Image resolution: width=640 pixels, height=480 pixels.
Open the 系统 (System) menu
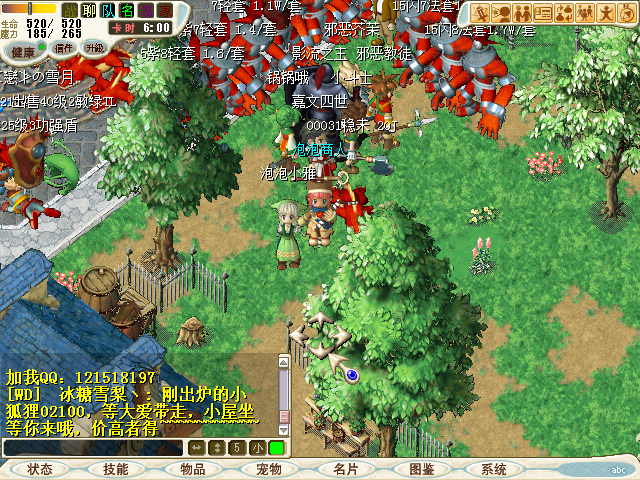494,469
